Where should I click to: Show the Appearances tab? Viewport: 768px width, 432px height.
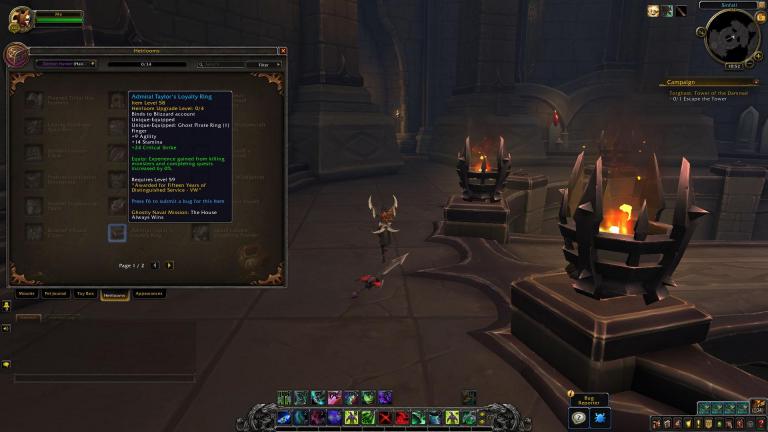pyautogui.click(x=149, y=294)
